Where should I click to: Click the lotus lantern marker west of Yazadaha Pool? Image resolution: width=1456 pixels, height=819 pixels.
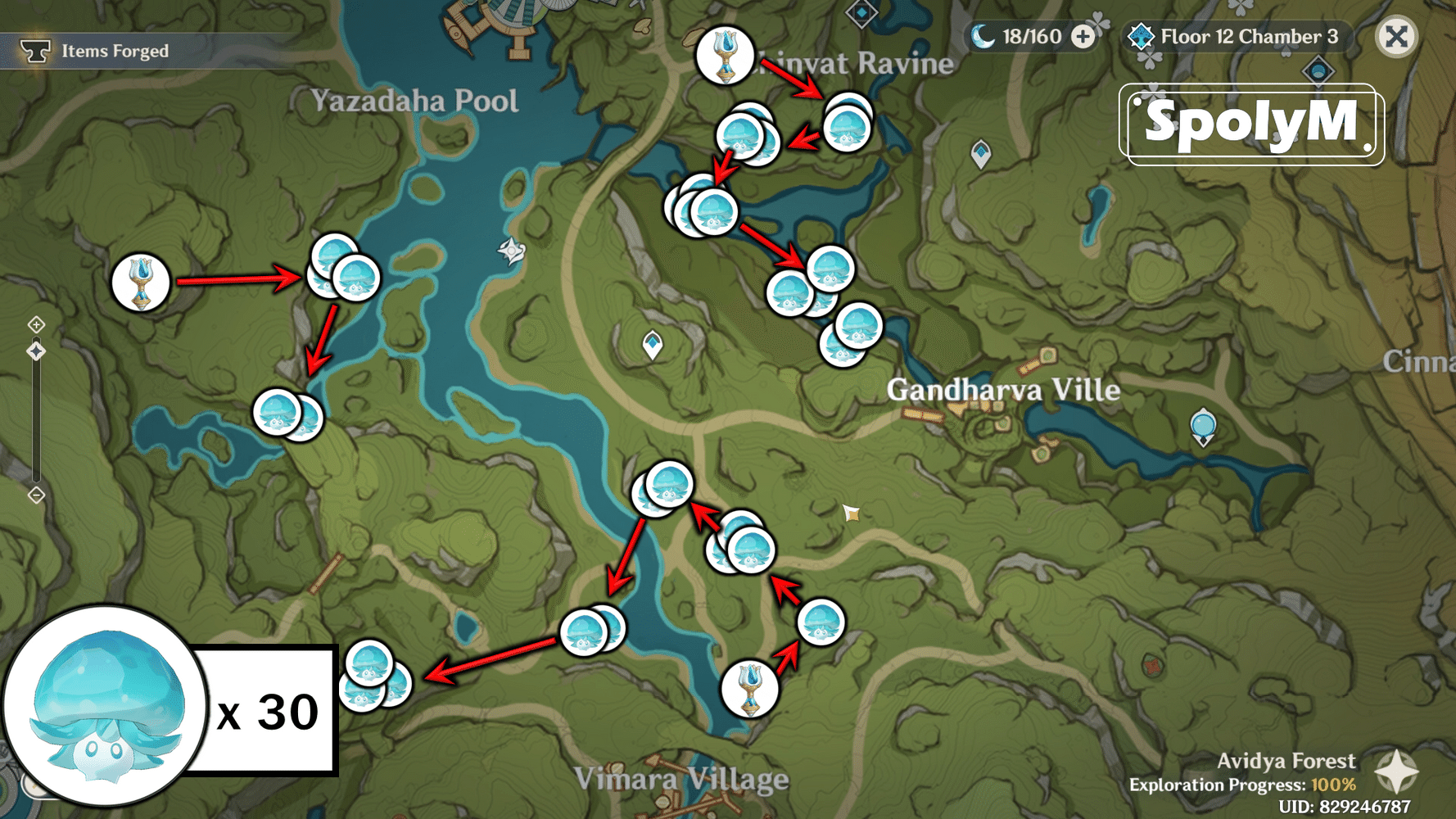(x=139, y=283)
